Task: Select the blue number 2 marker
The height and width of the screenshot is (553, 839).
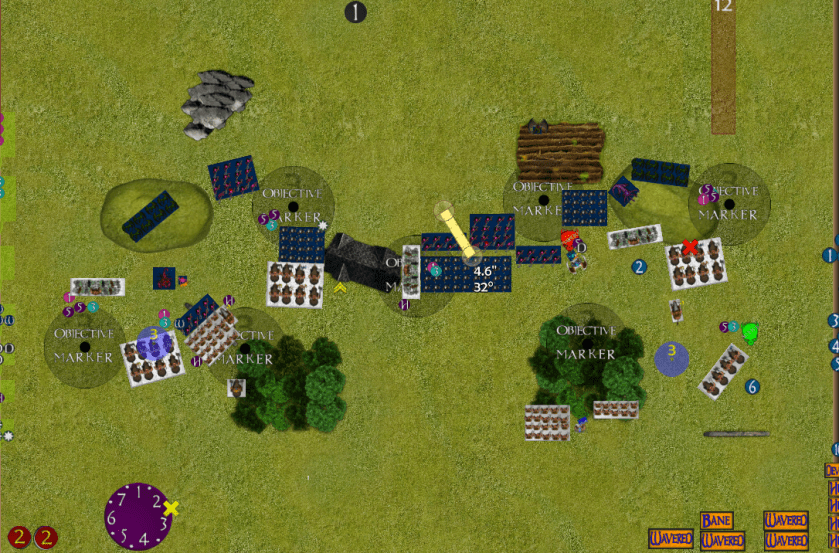Action: click(639, 267)
